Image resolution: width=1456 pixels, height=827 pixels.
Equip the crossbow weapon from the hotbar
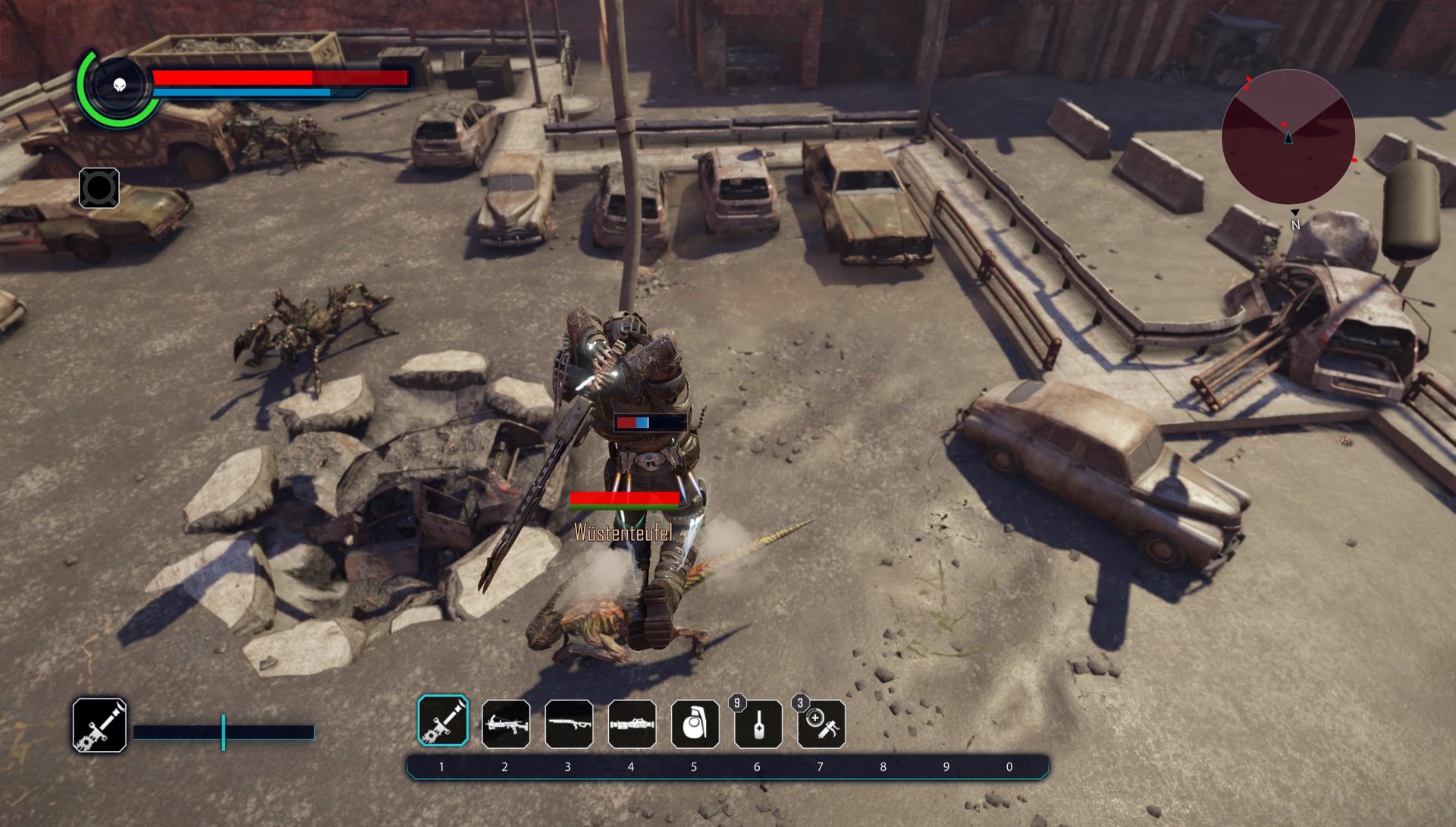pyautogui.click(x=506, y=724)
